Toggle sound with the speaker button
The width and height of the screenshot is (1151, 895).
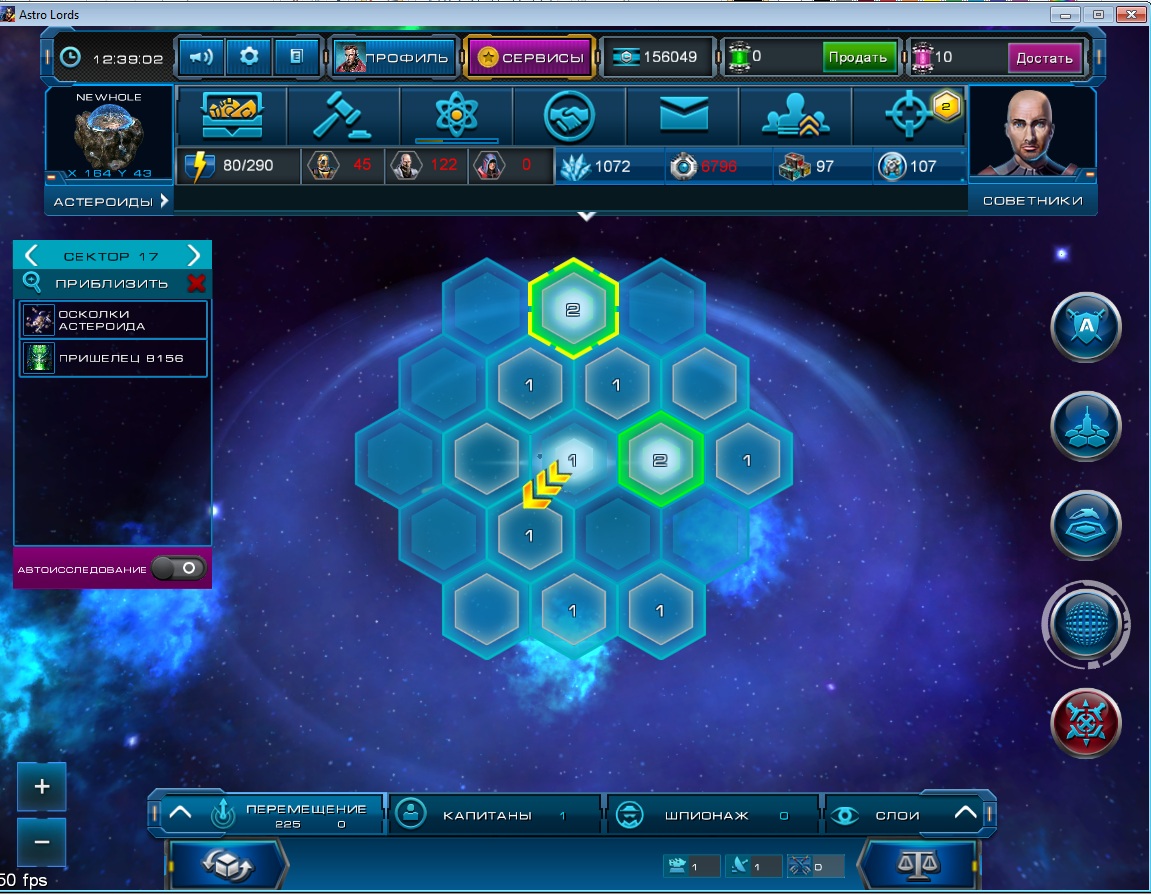click(x=200, y=57)
